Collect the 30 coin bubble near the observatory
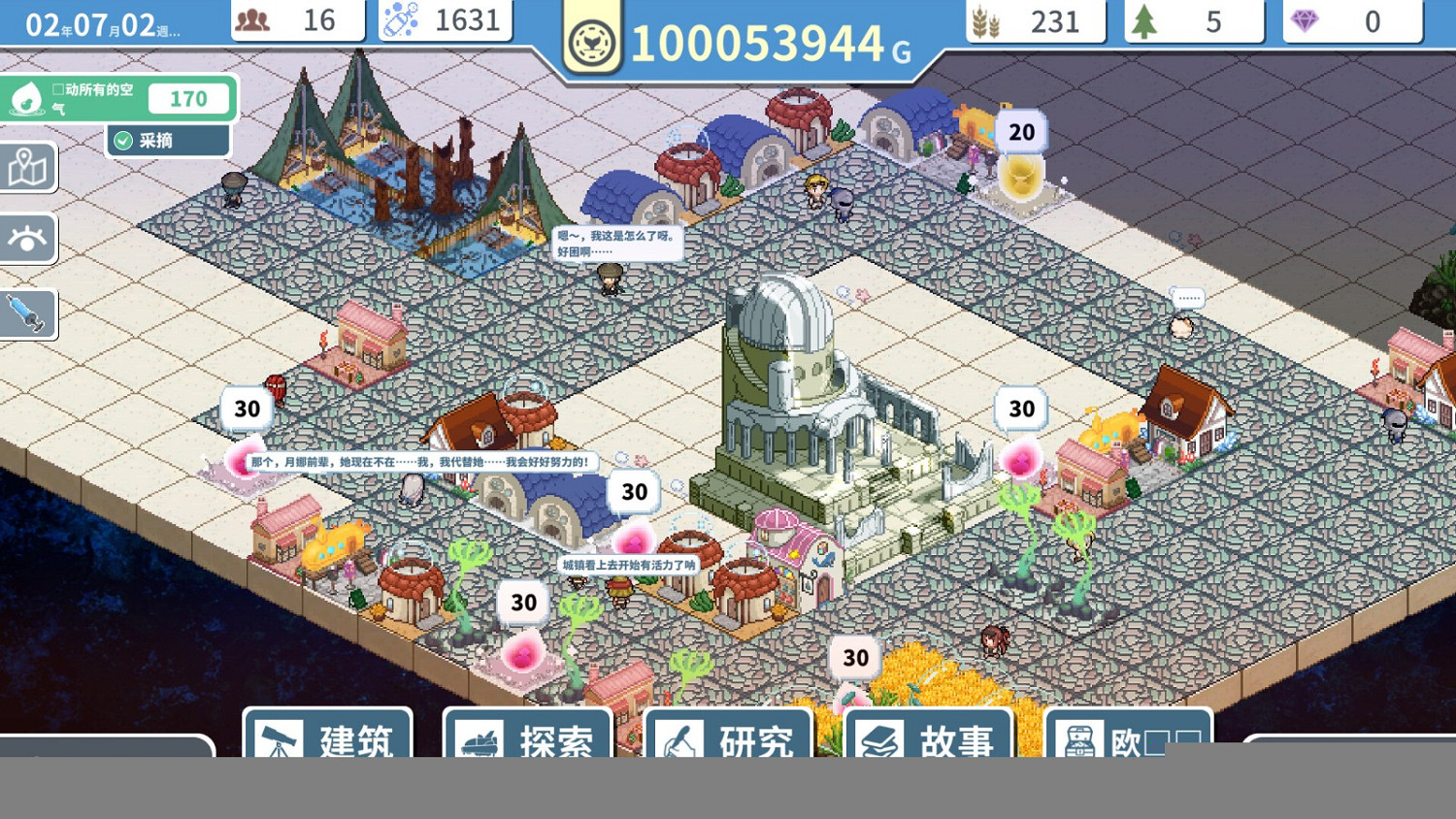Image resolution: width=1456 pixels, height=819 pixels. (x=1019, y=409)
